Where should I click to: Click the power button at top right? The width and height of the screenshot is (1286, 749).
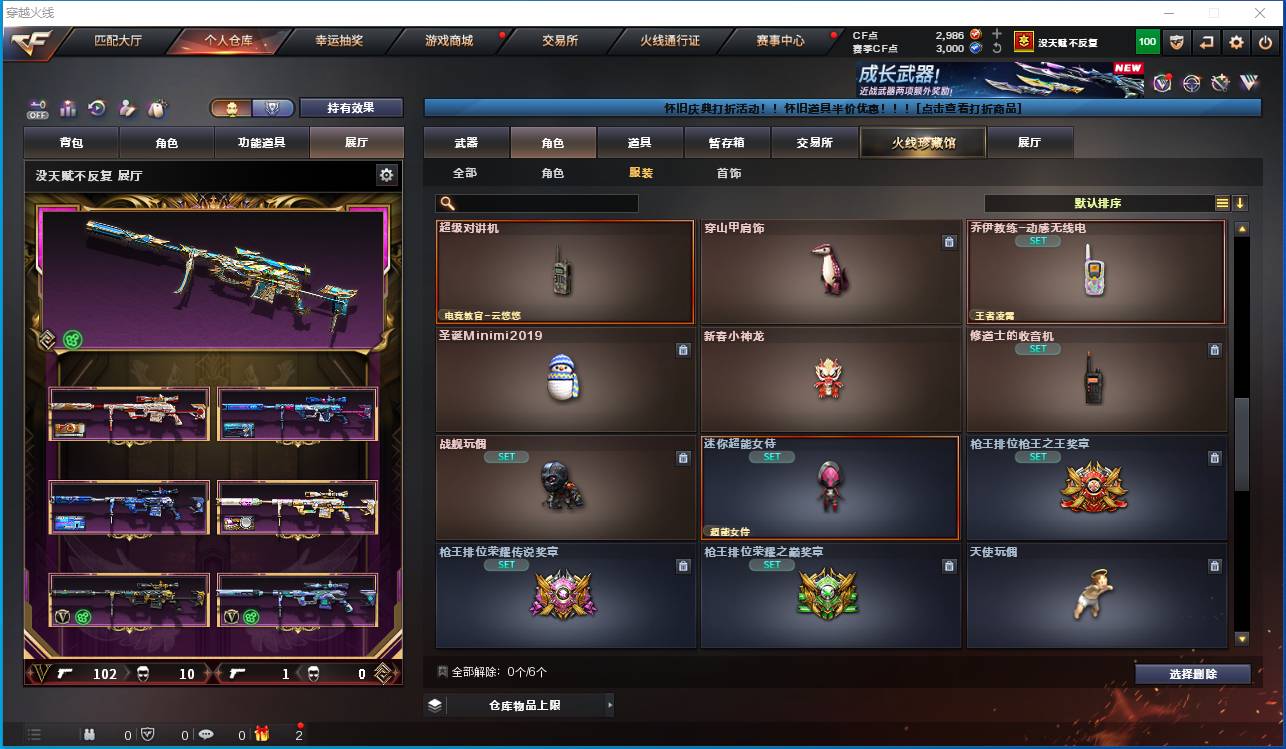(x=1263, y=42)
